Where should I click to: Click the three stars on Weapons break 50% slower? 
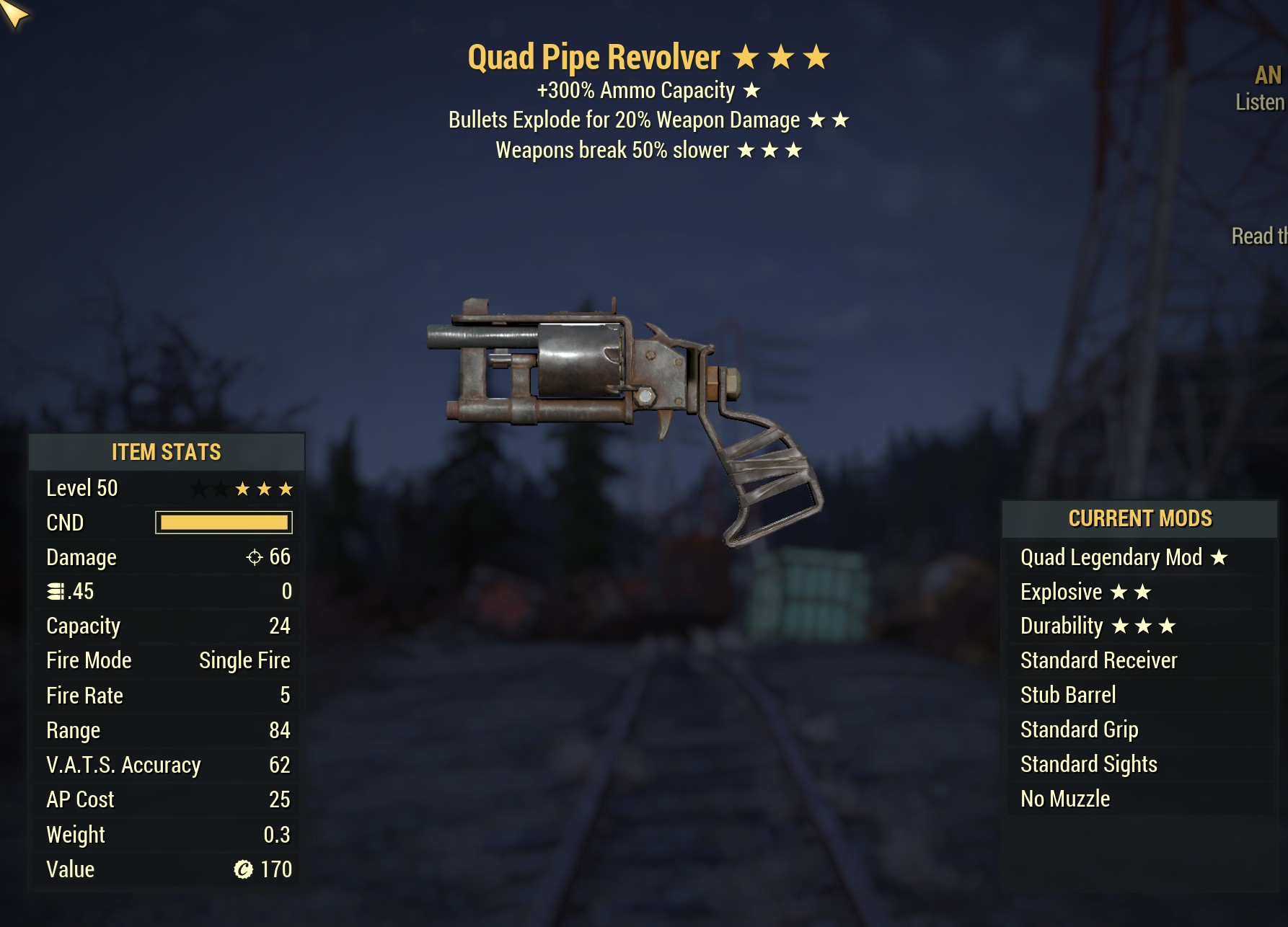point(770,150)
